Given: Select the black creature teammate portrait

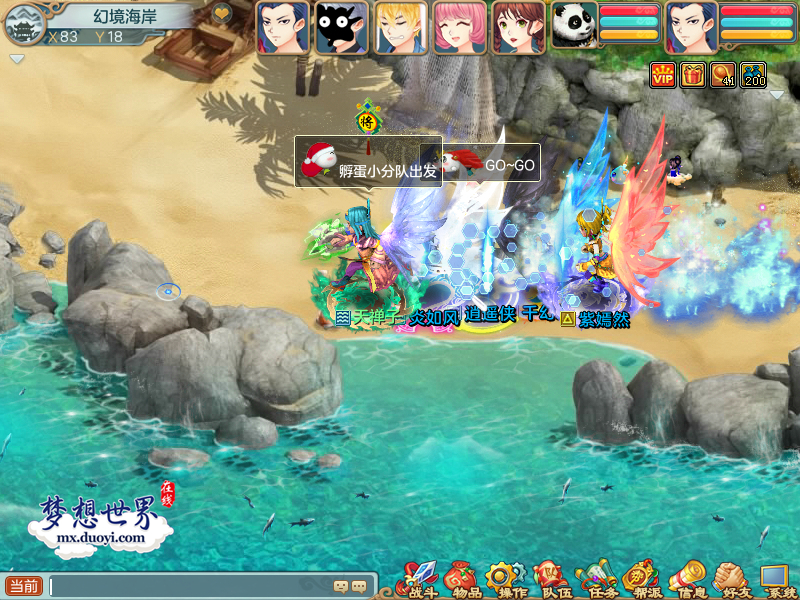Looking at the screenshot, I should (341, 27).
